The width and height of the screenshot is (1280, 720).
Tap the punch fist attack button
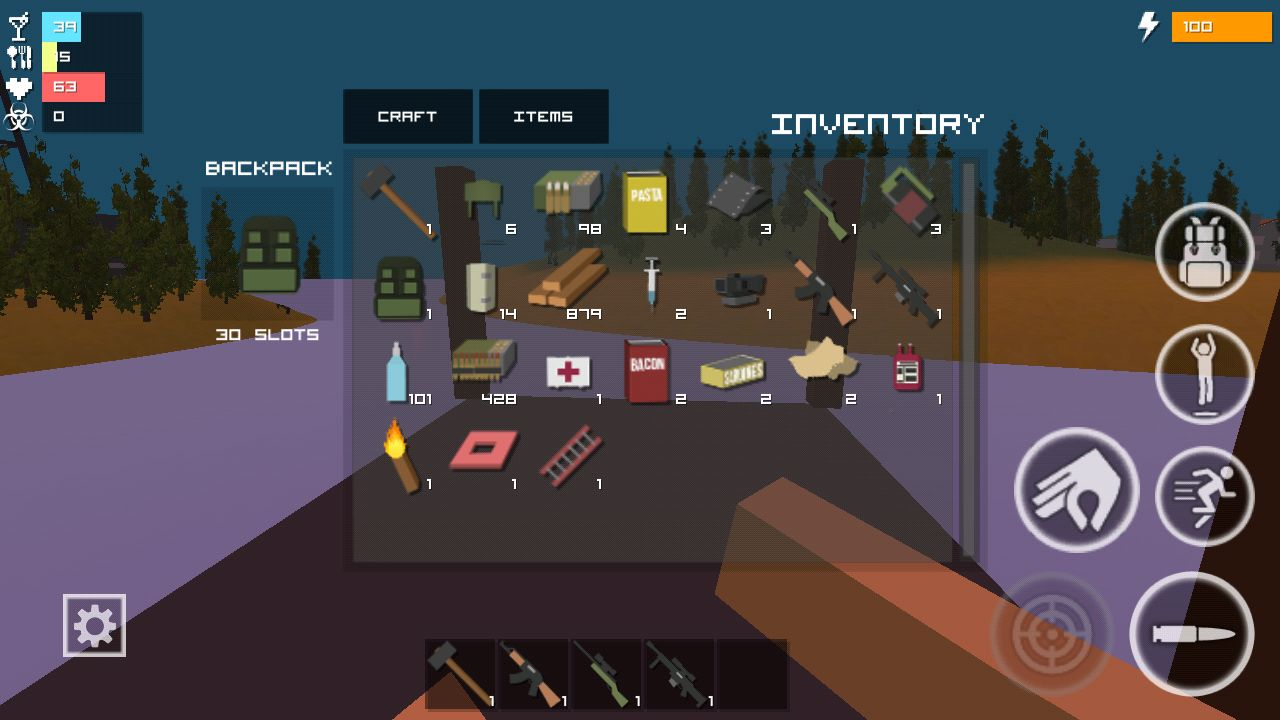tap(1076, 490)
